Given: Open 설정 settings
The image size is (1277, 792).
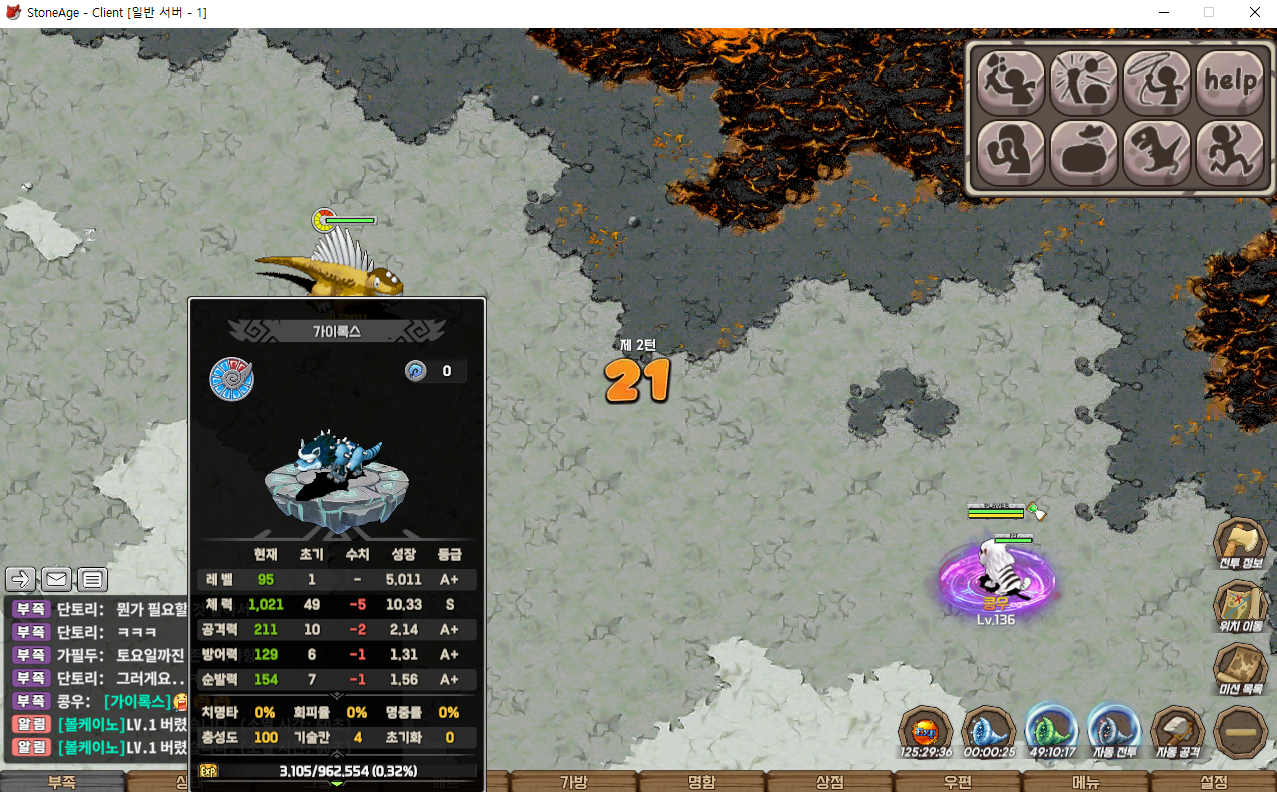Looking at the screenshot, I should (x=1212, y=782).
